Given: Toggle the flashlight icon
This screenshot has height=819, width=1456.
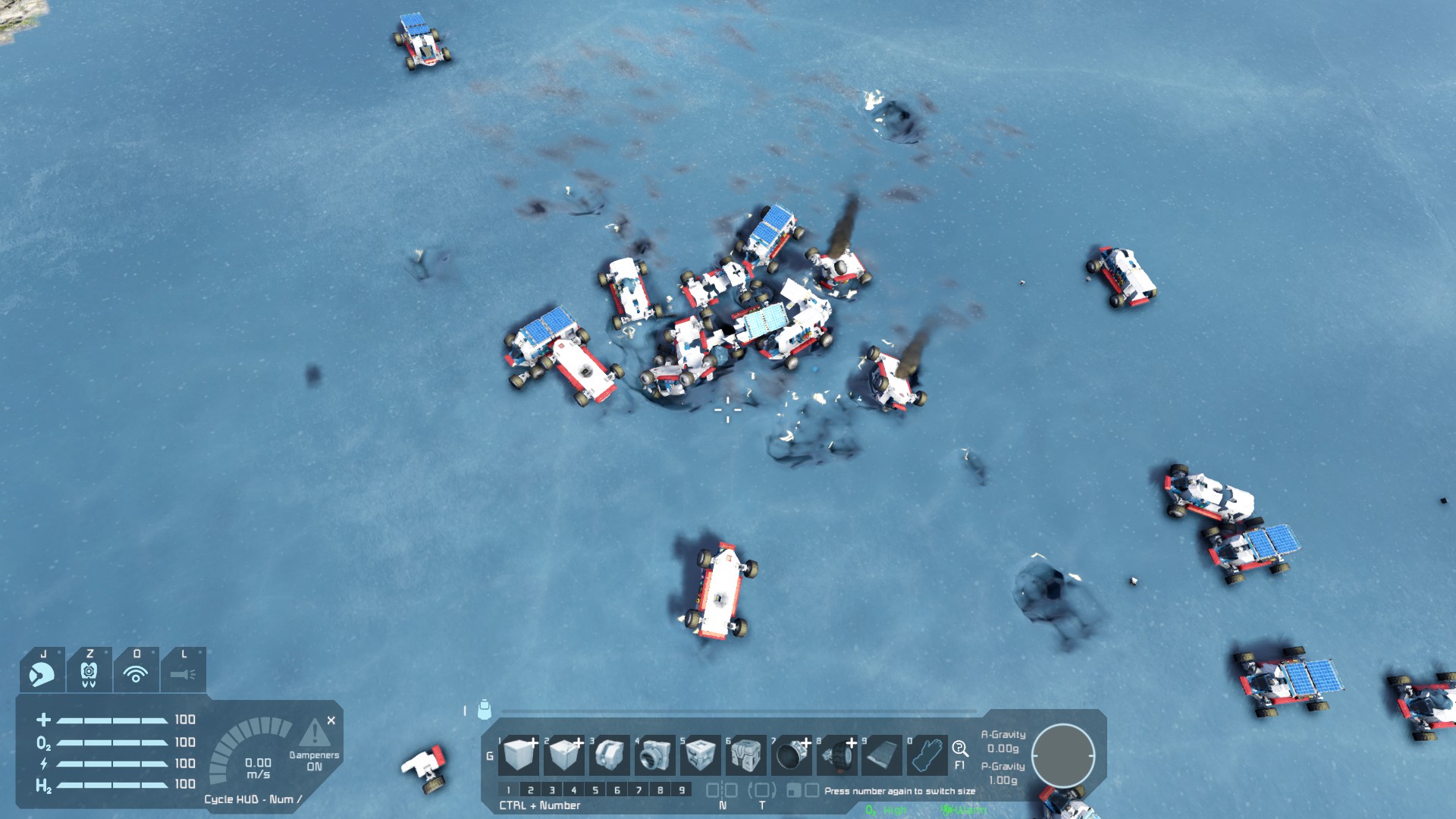Looking at the screenshot, I should coord(183,672).
